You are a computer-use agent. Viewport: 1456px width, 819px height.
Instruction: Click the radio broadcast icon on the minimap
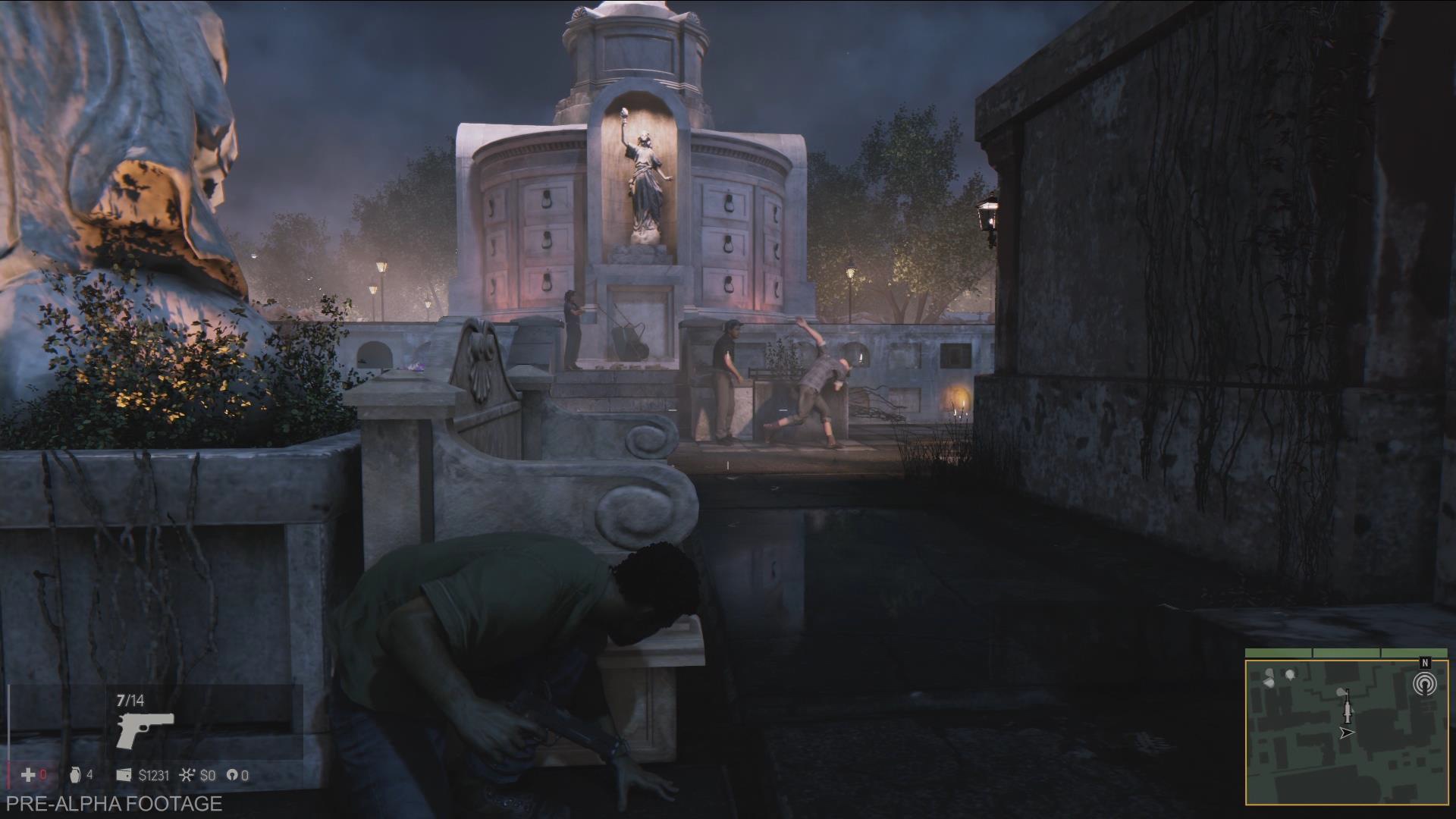click(1426, 683)
